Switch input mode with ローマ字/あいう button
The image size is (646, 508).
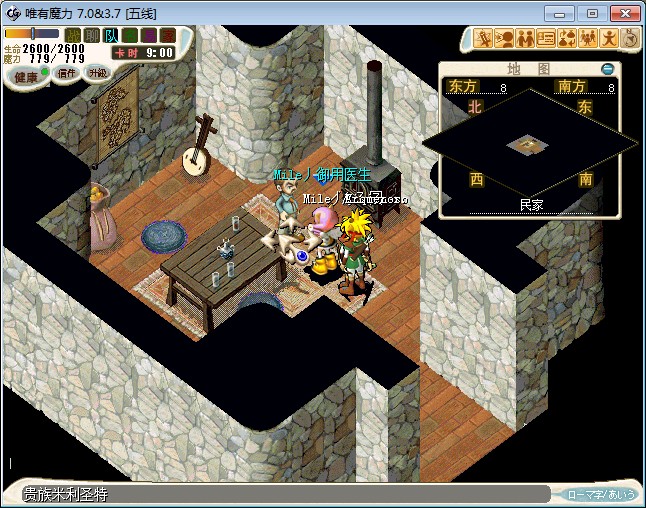(601, 494)
